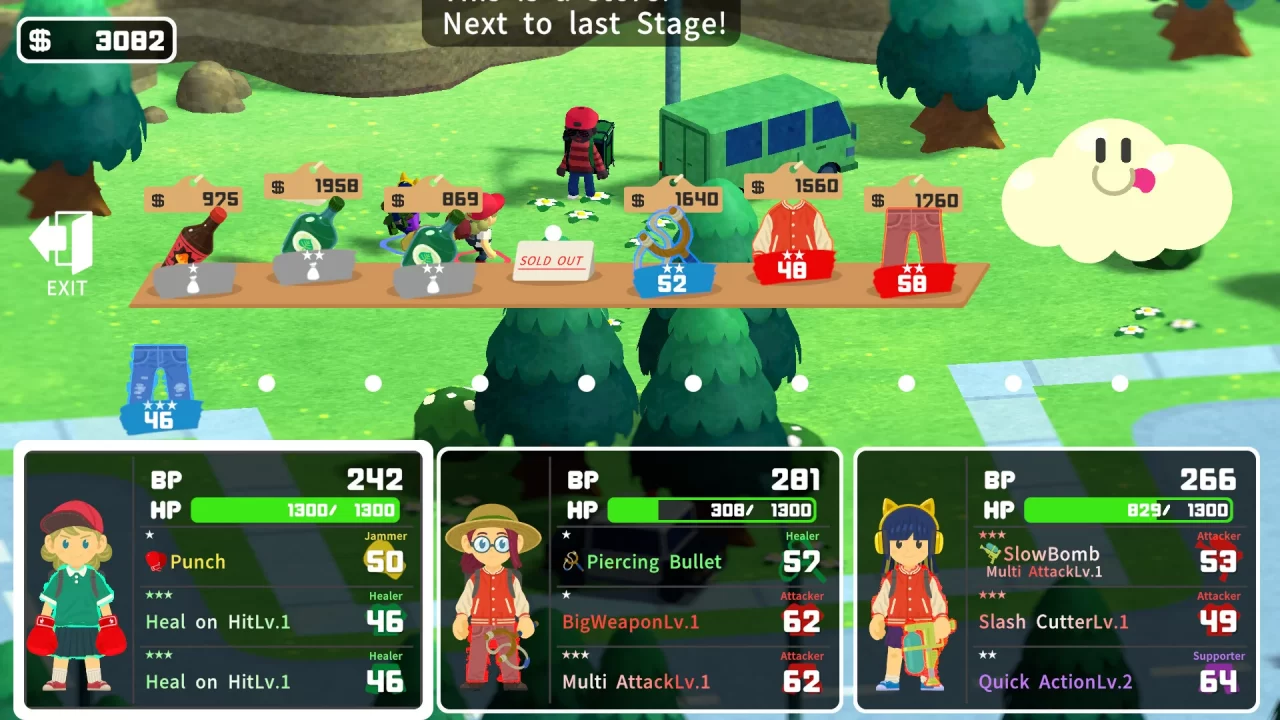Click the Exit door icon
The width and height of the screenshot is (1280, 720).
tap(64, 243)
